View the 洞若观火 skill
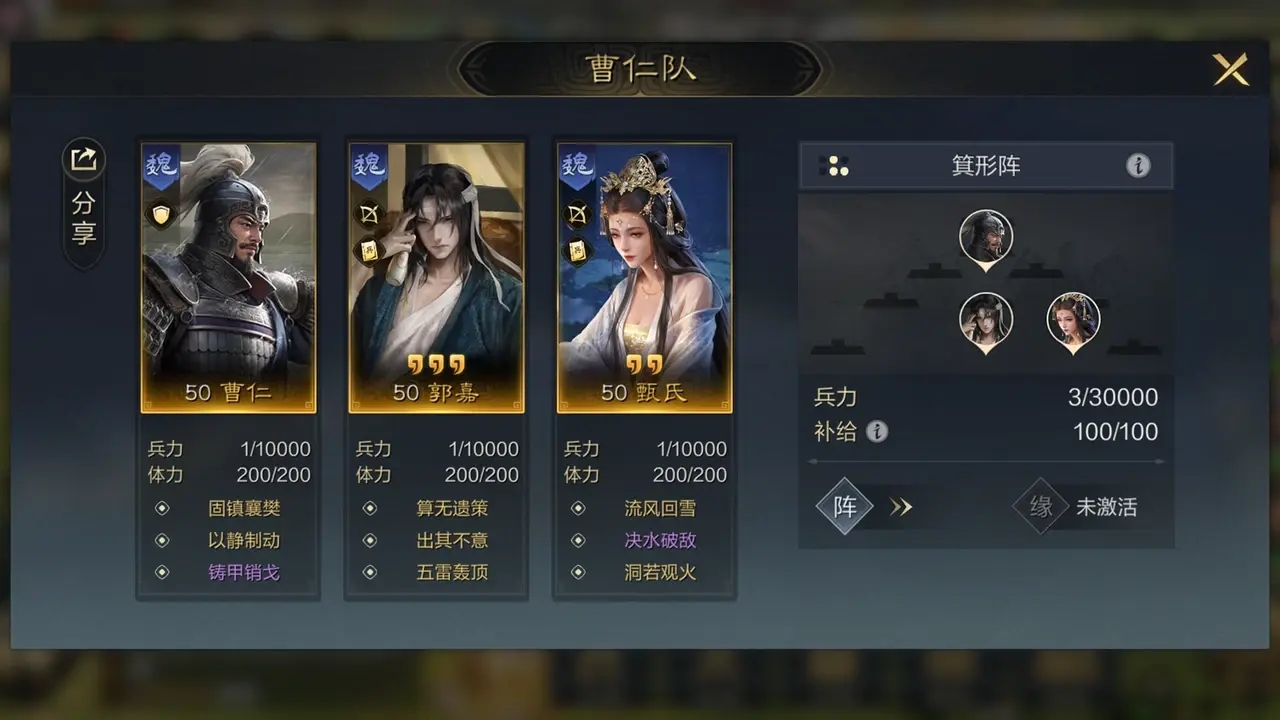 tap(660, 572)
